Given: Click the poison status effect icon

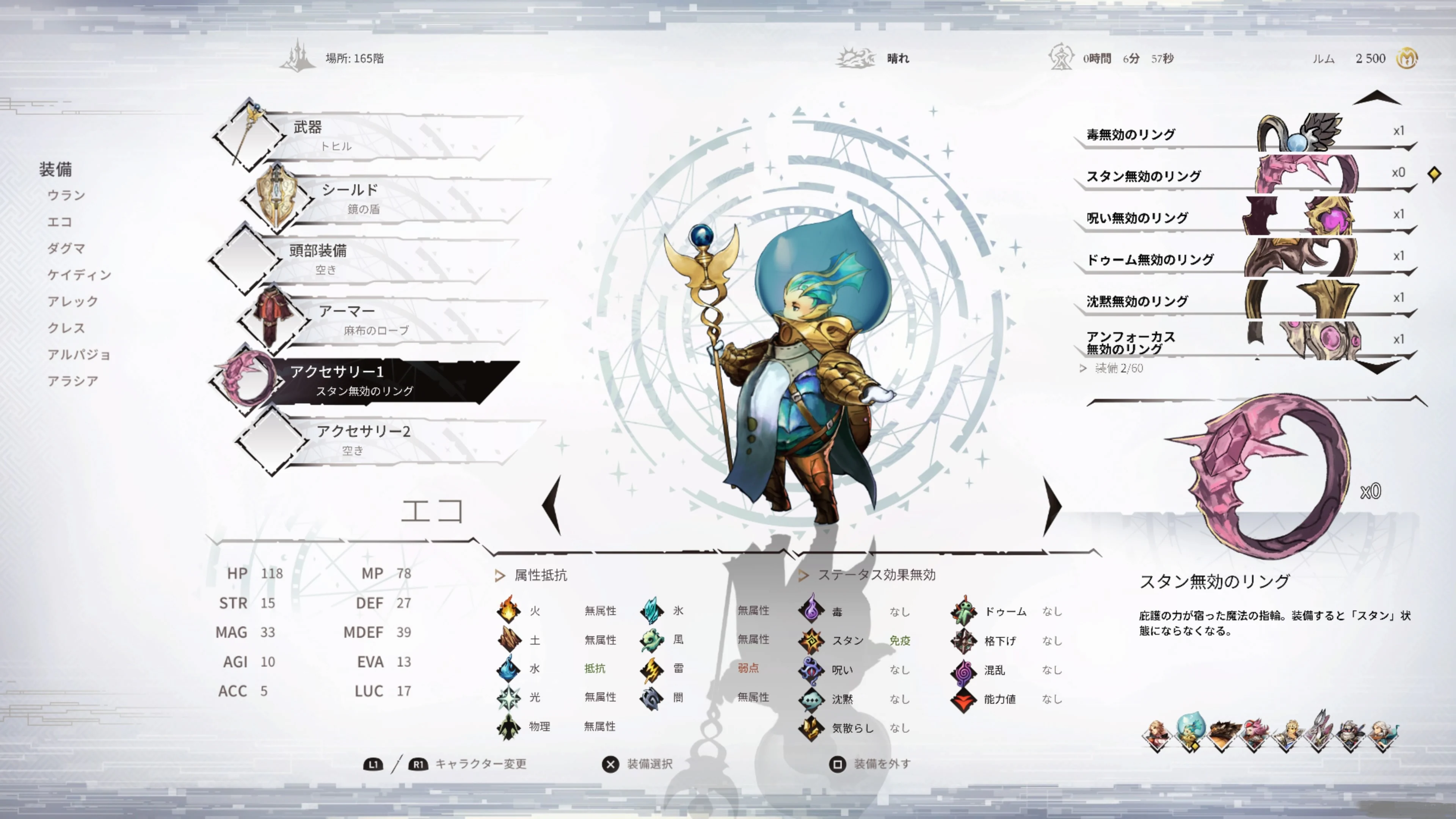Looking at the screenshot, I should coord(812,612).
